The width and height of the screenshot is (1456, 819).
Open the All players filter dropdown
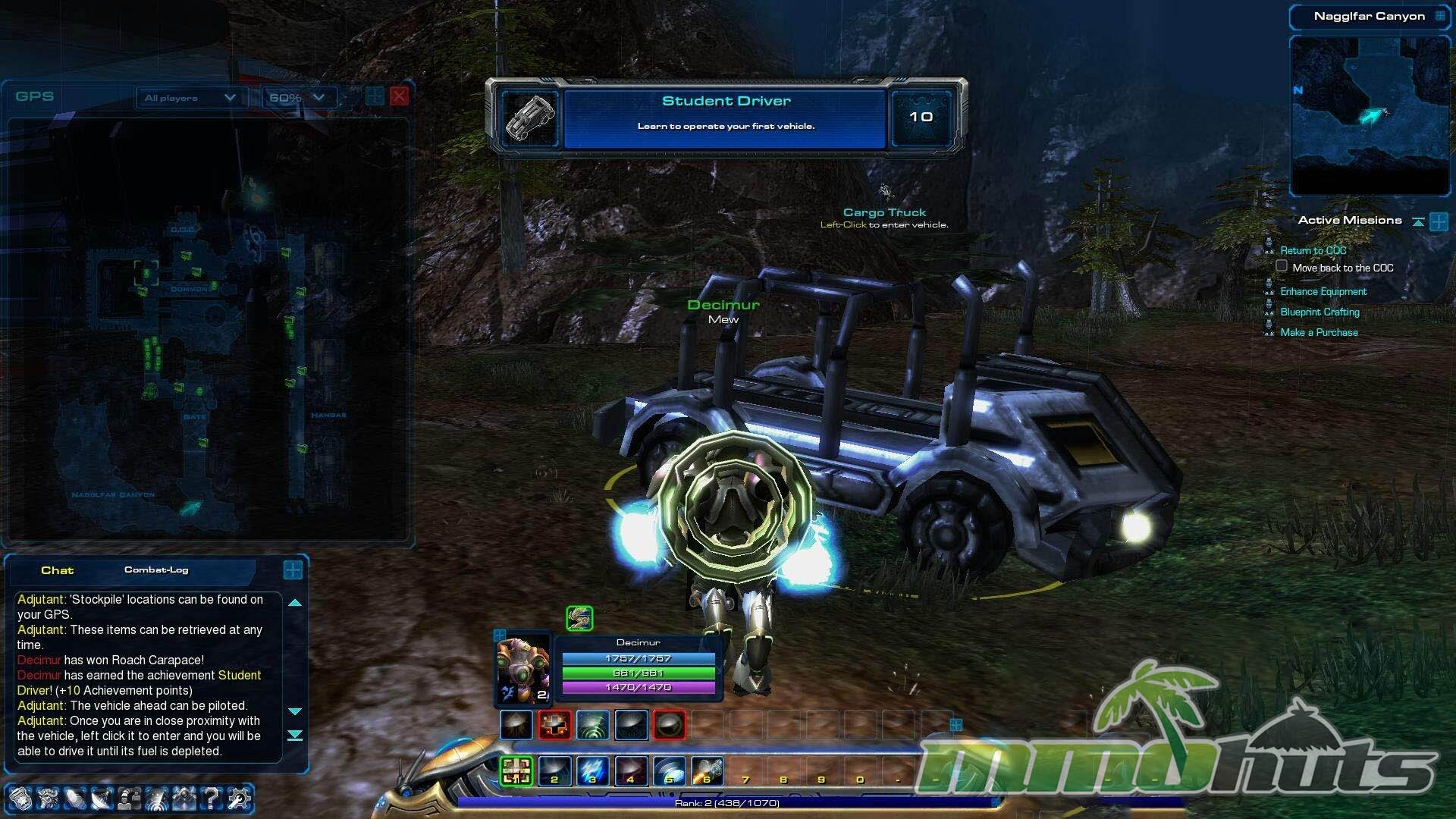(190, 98)
